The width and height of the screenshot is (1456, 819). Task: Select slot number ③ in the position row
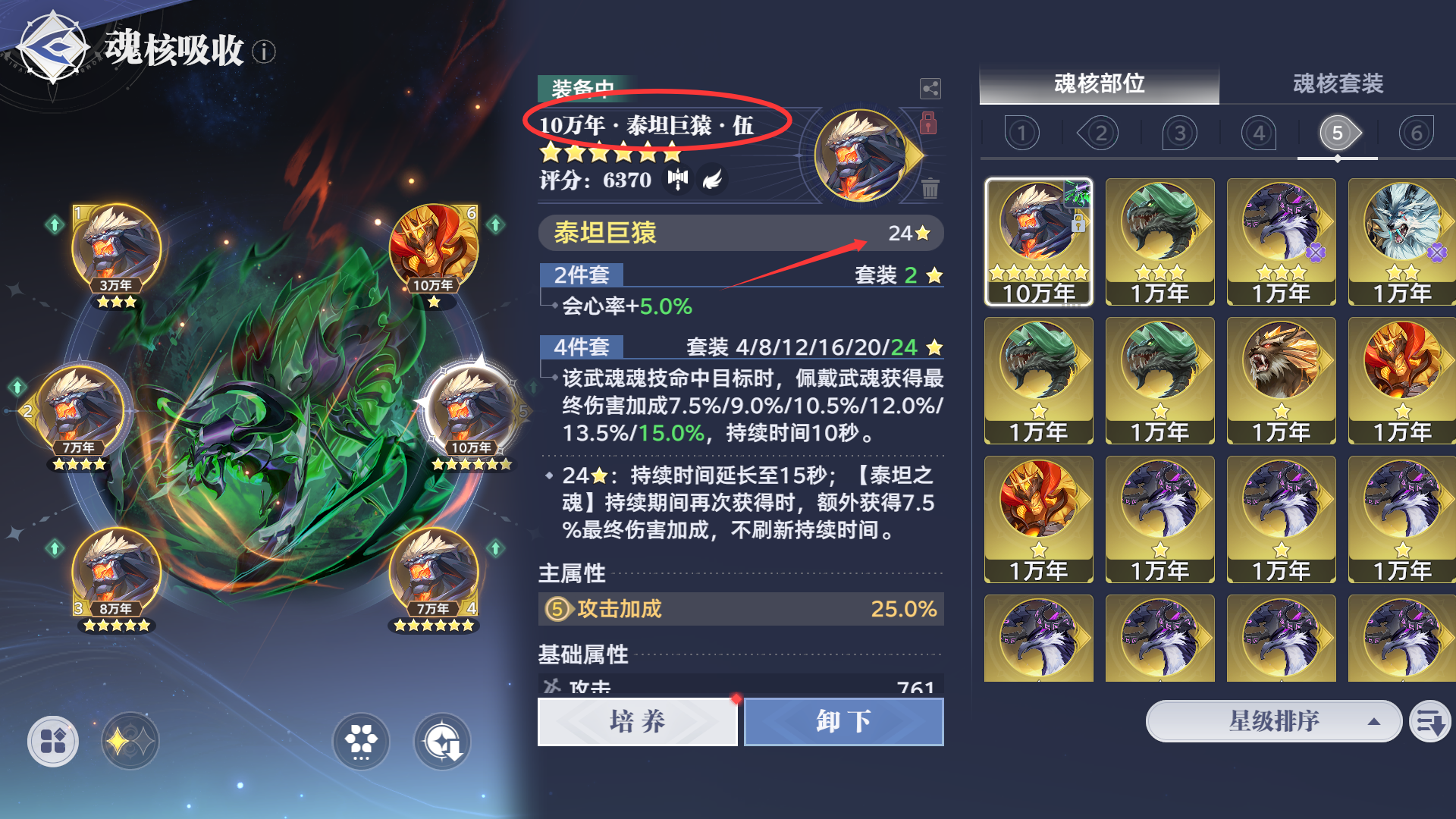(1180, 132)
